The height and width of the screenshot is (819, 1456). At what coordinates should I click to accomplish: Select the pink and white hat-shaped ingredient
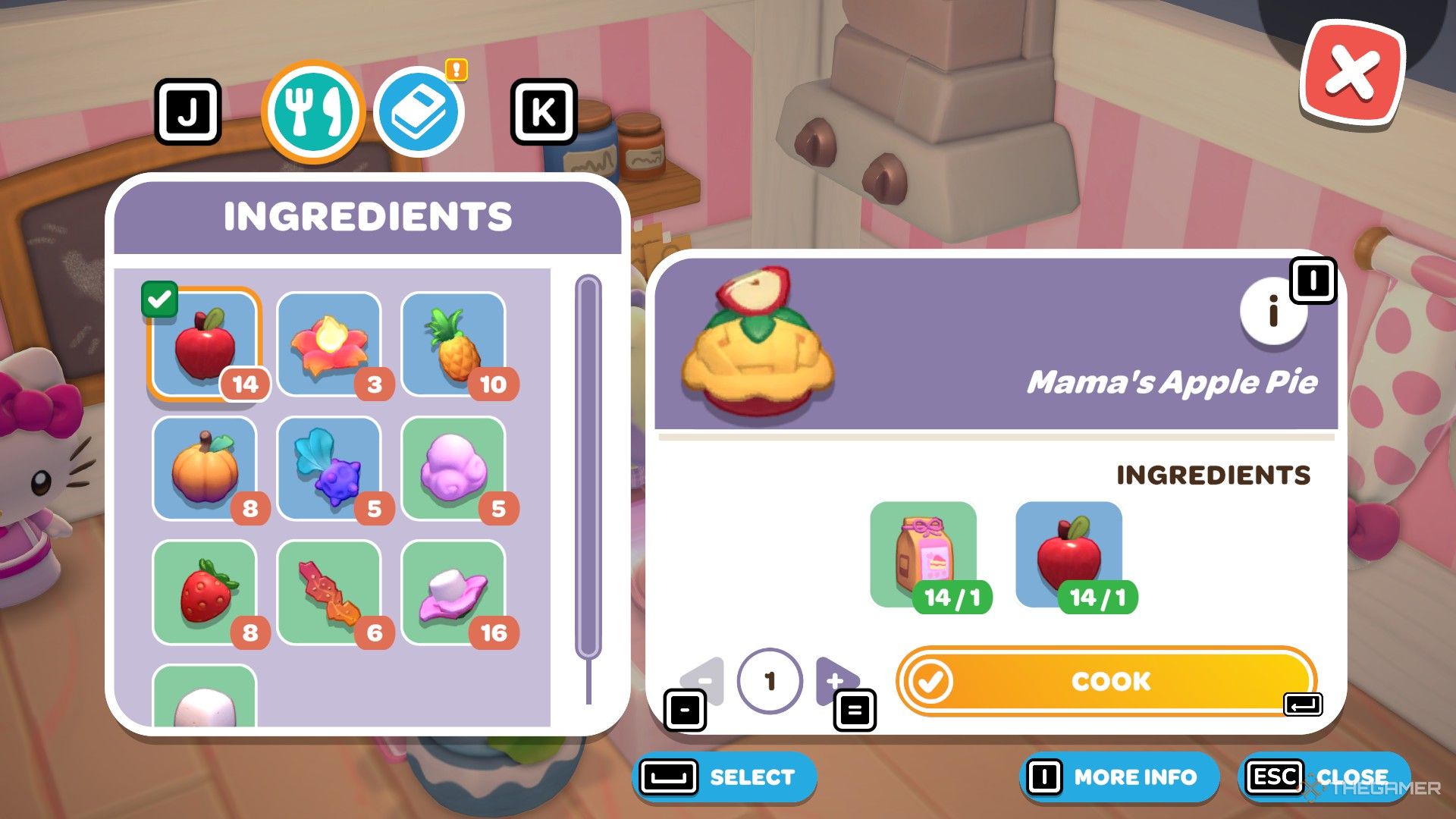point(453,593)
